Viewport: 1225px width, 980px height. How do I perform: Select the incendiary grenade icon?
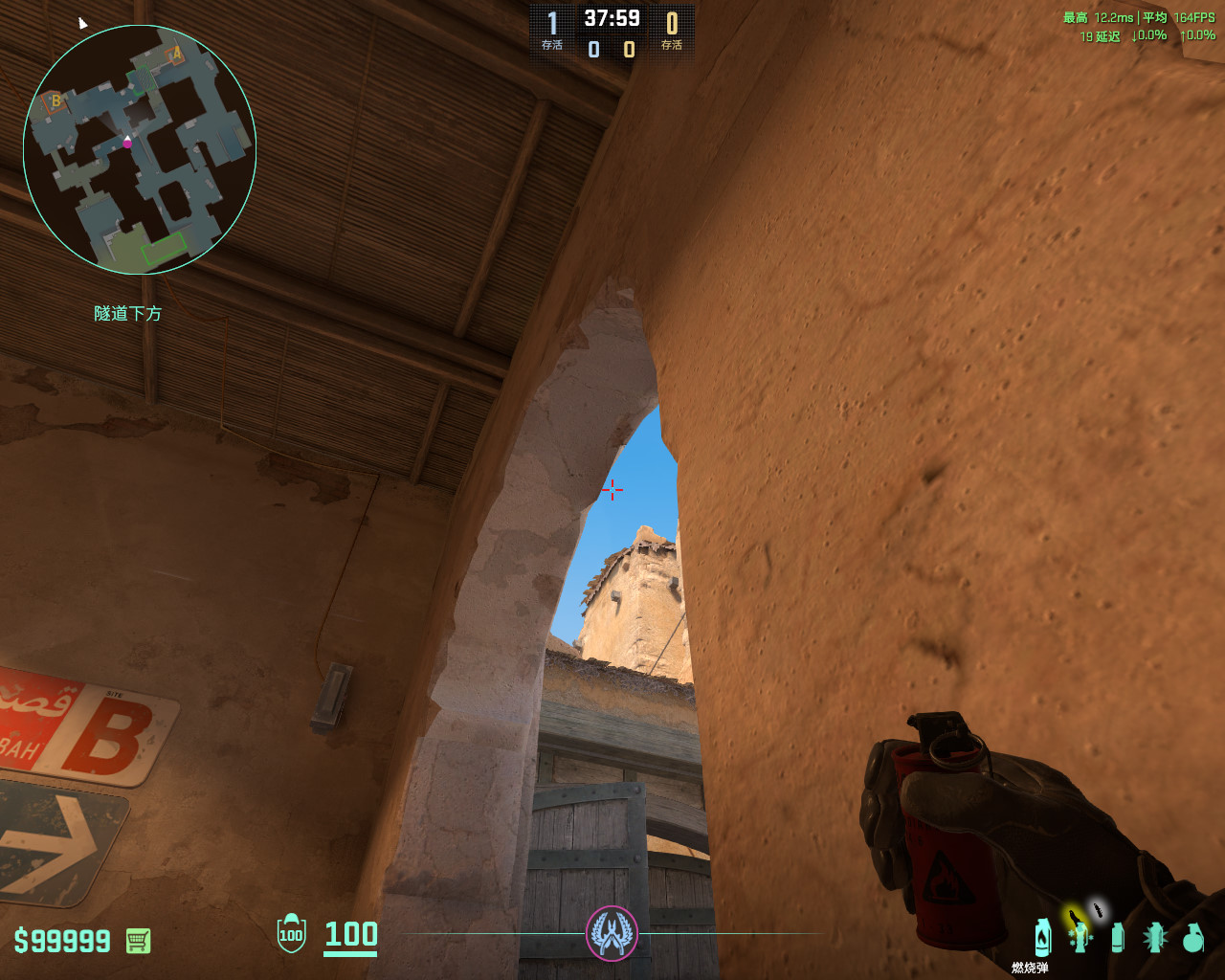pos(1042,936)
